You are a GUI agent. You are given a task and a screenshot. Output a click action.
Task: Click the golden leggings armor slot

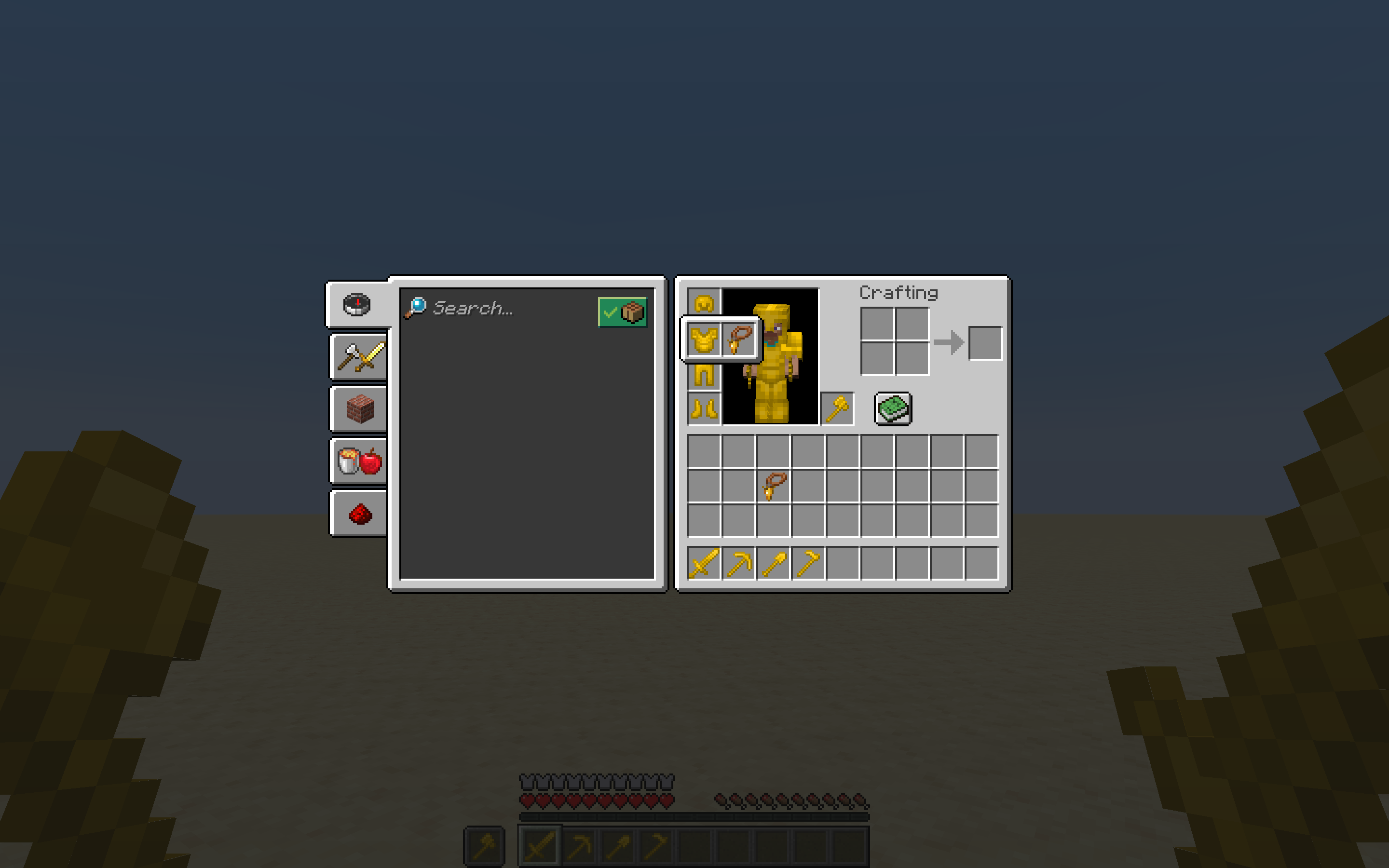pos(703,375)
